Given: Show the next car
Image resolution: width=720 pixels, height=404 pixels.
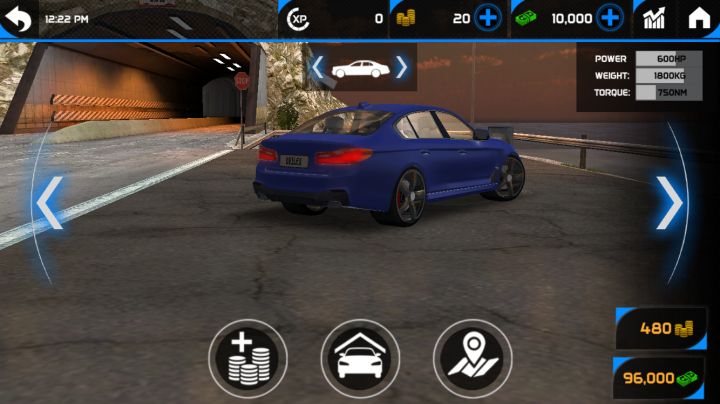Looking at the screenshot, I should point(669,203).
